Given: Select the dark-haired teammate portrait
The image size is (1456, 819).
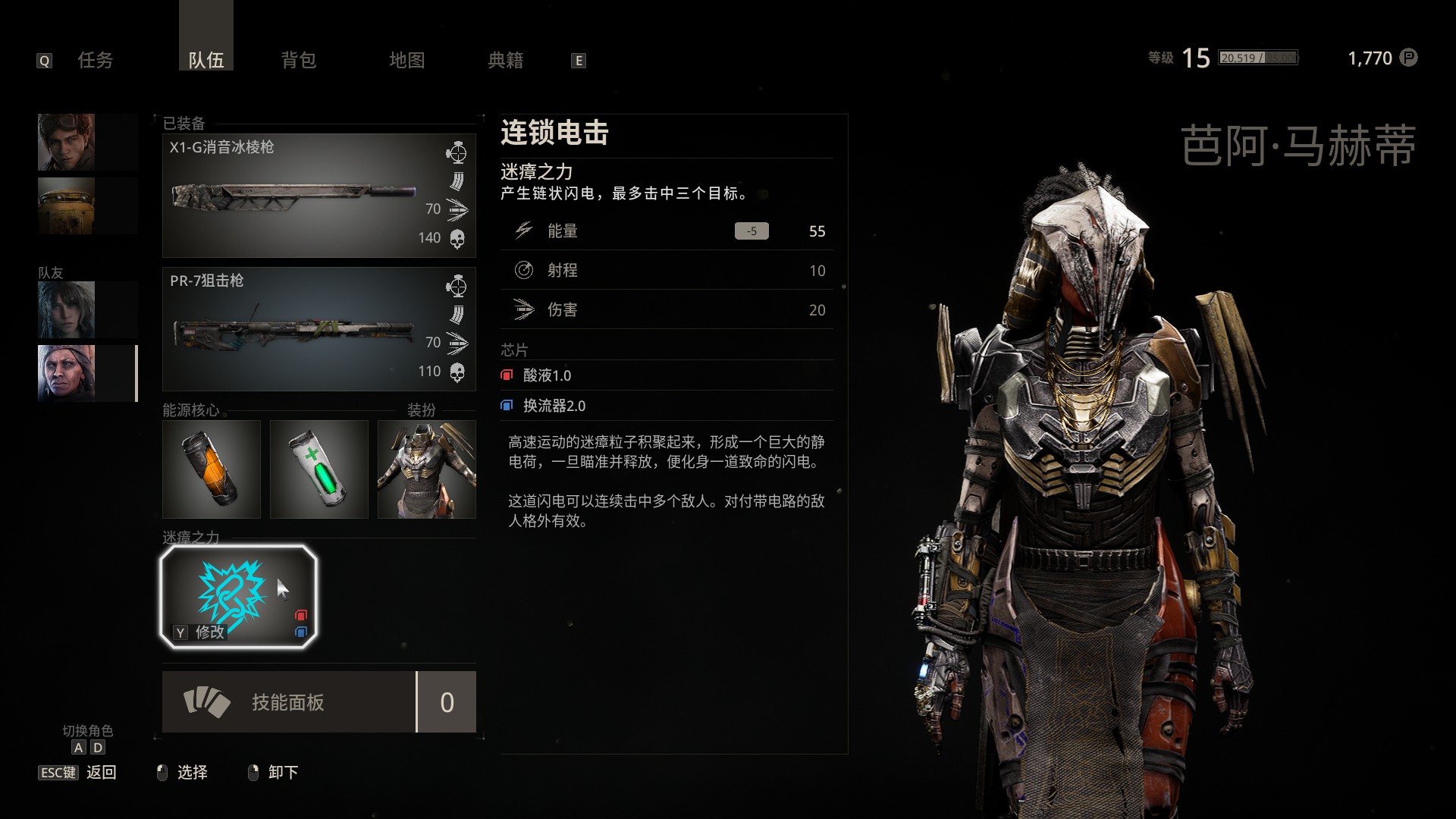Looking at the screenshot, I should [67, 309].
